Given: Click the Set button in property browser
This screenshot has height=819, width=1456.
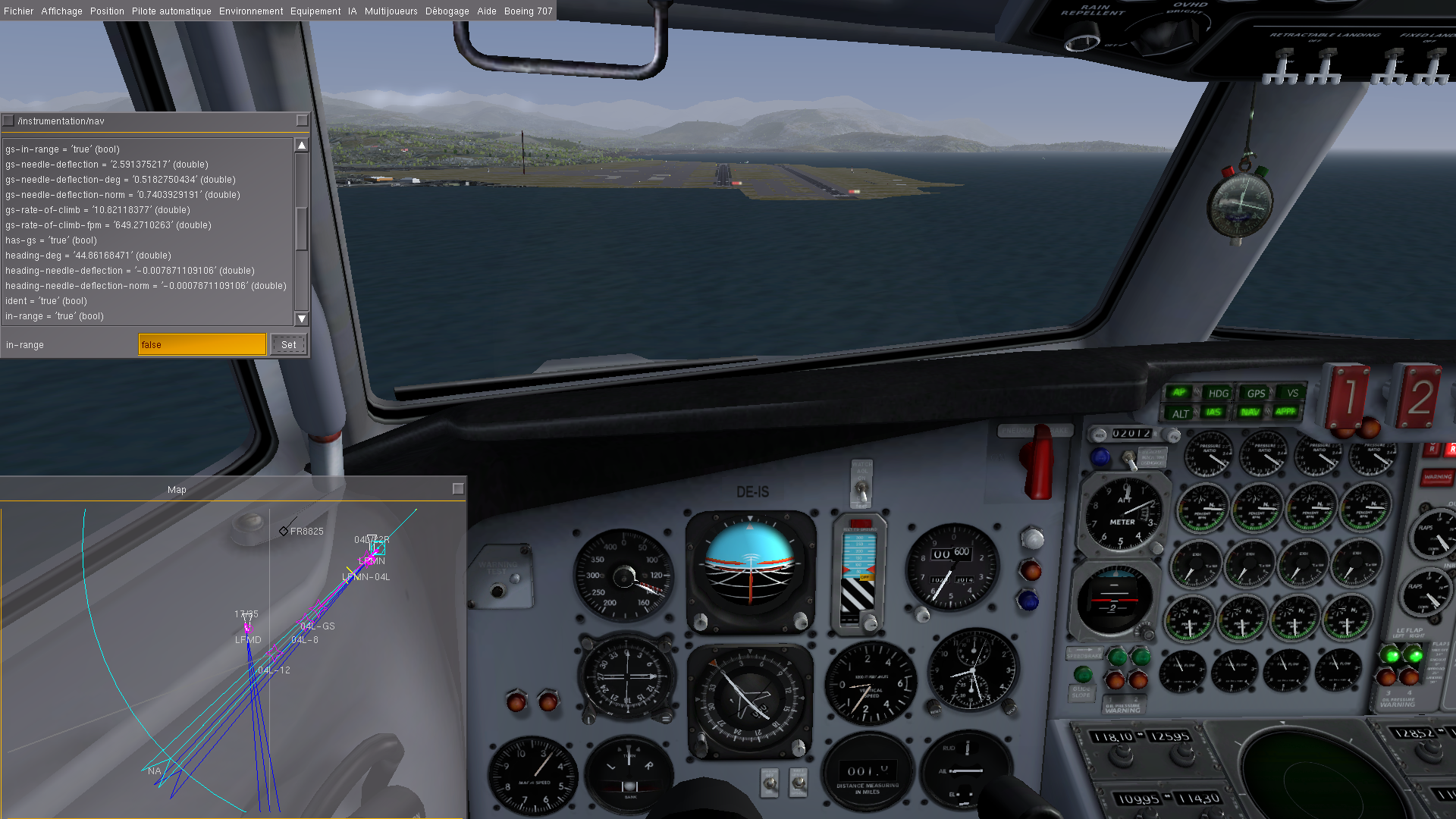Looking at the screenshot, I should point(289,345).
